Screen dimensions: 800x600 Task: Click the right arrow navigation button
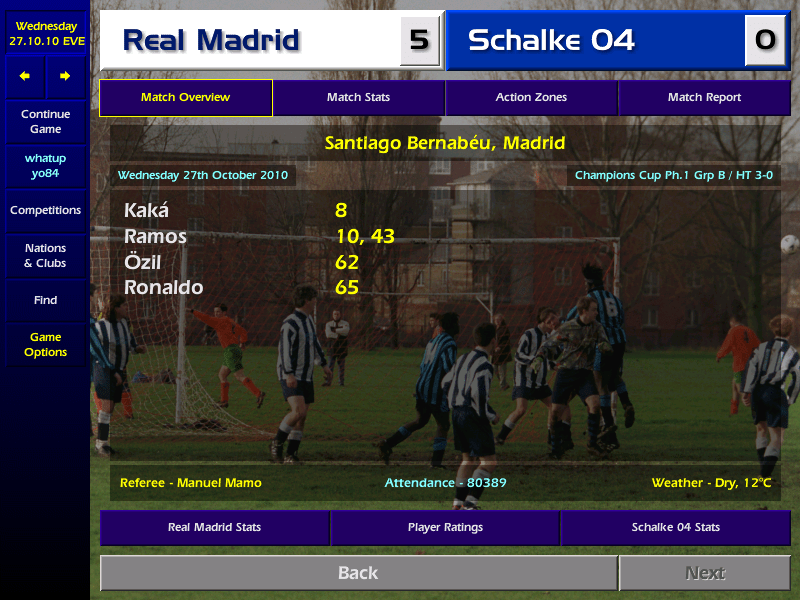point(65,77)
